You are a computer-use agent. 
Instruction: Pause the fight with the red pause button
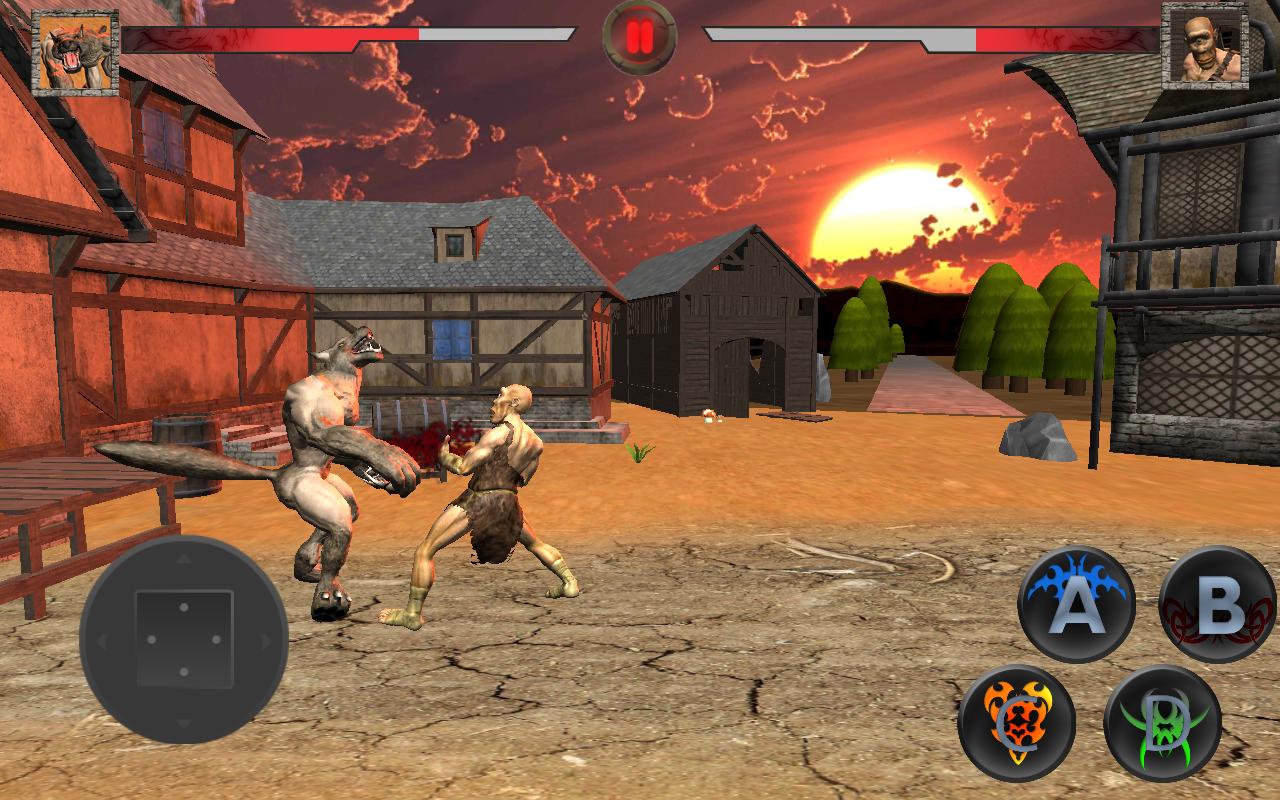(x=640, y=37)
